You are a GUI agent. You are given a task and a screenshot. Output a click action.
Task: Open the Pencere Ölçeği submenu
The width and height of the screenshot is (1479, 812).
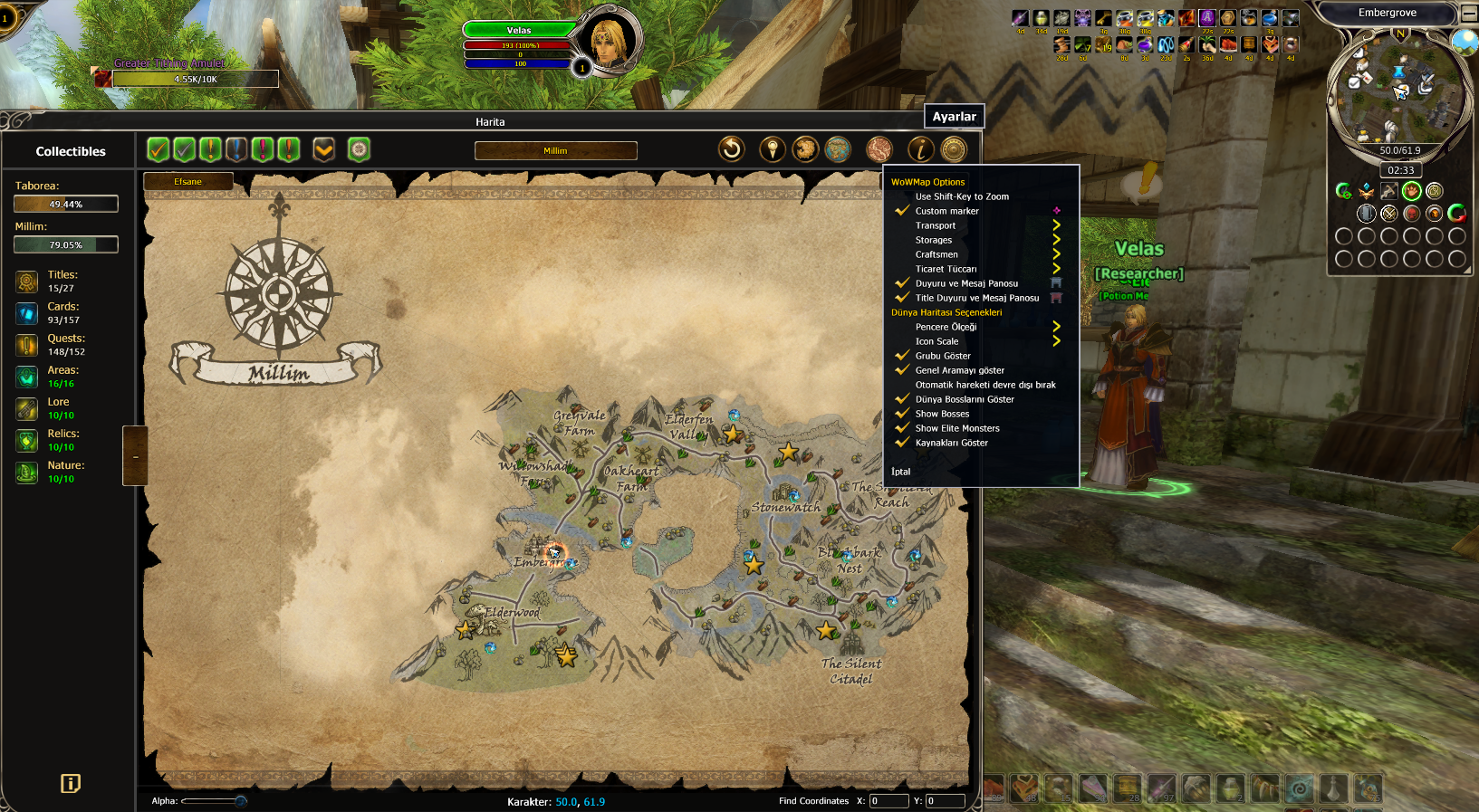[x=946, y=327]
